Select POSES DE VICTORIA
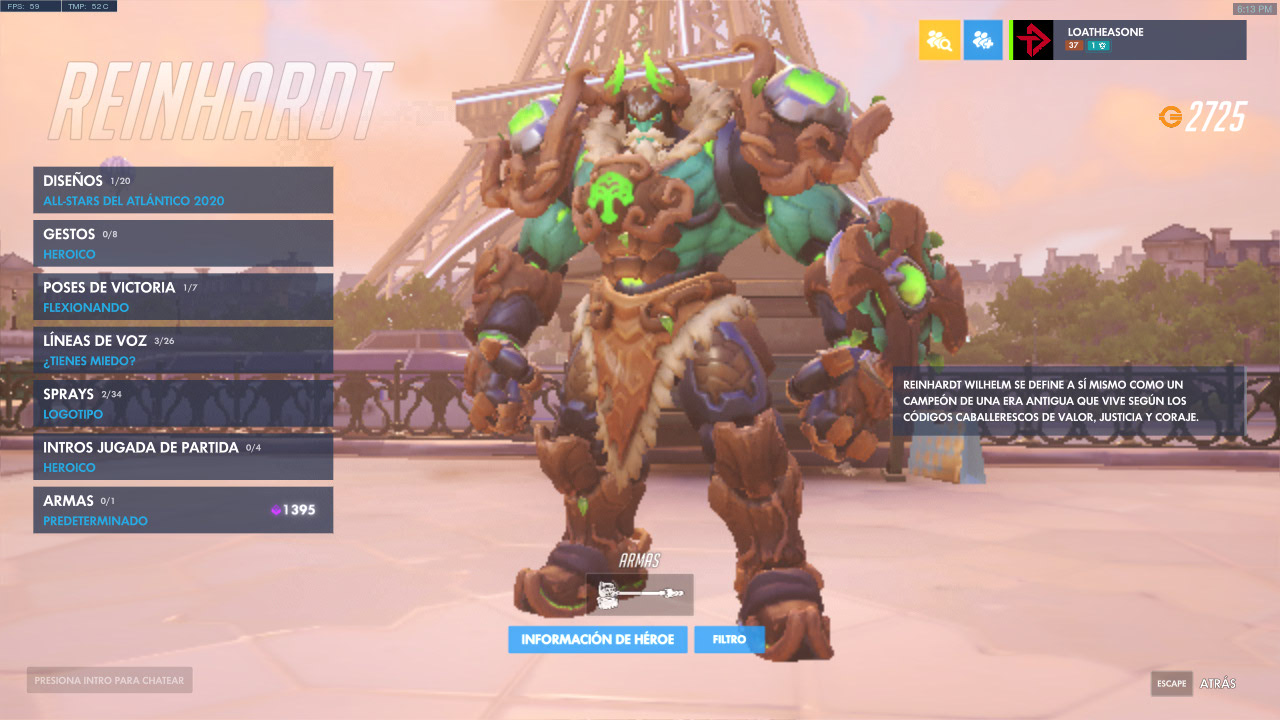Screen dimensions: 1280x720 183,296
